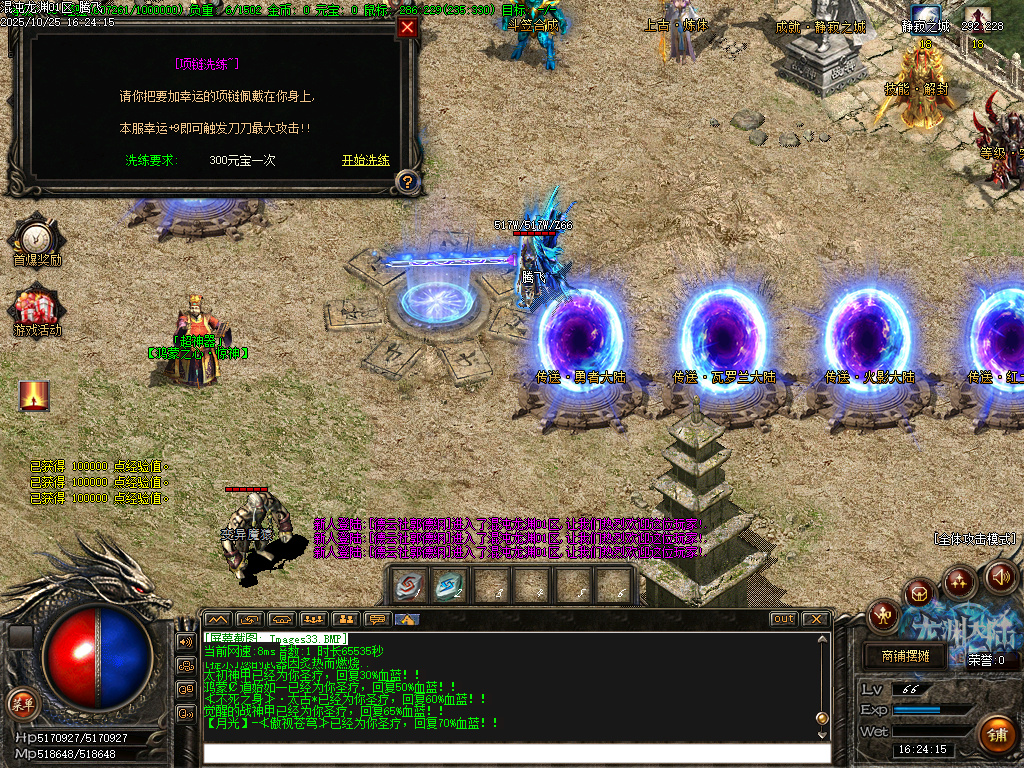Open the round character figure icon
The width and height of the screenshot is (1024, 768).
(884, 614)
